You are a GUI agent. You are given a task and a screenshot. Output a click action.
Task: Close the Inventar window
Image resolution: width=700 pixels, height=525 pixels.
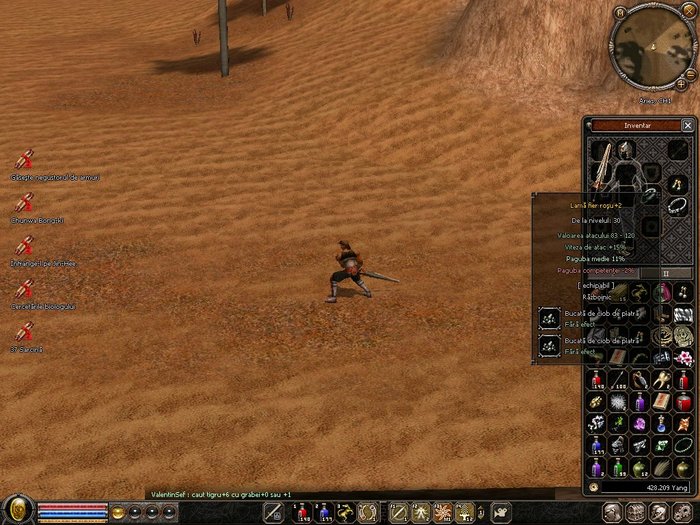(687, 125)
